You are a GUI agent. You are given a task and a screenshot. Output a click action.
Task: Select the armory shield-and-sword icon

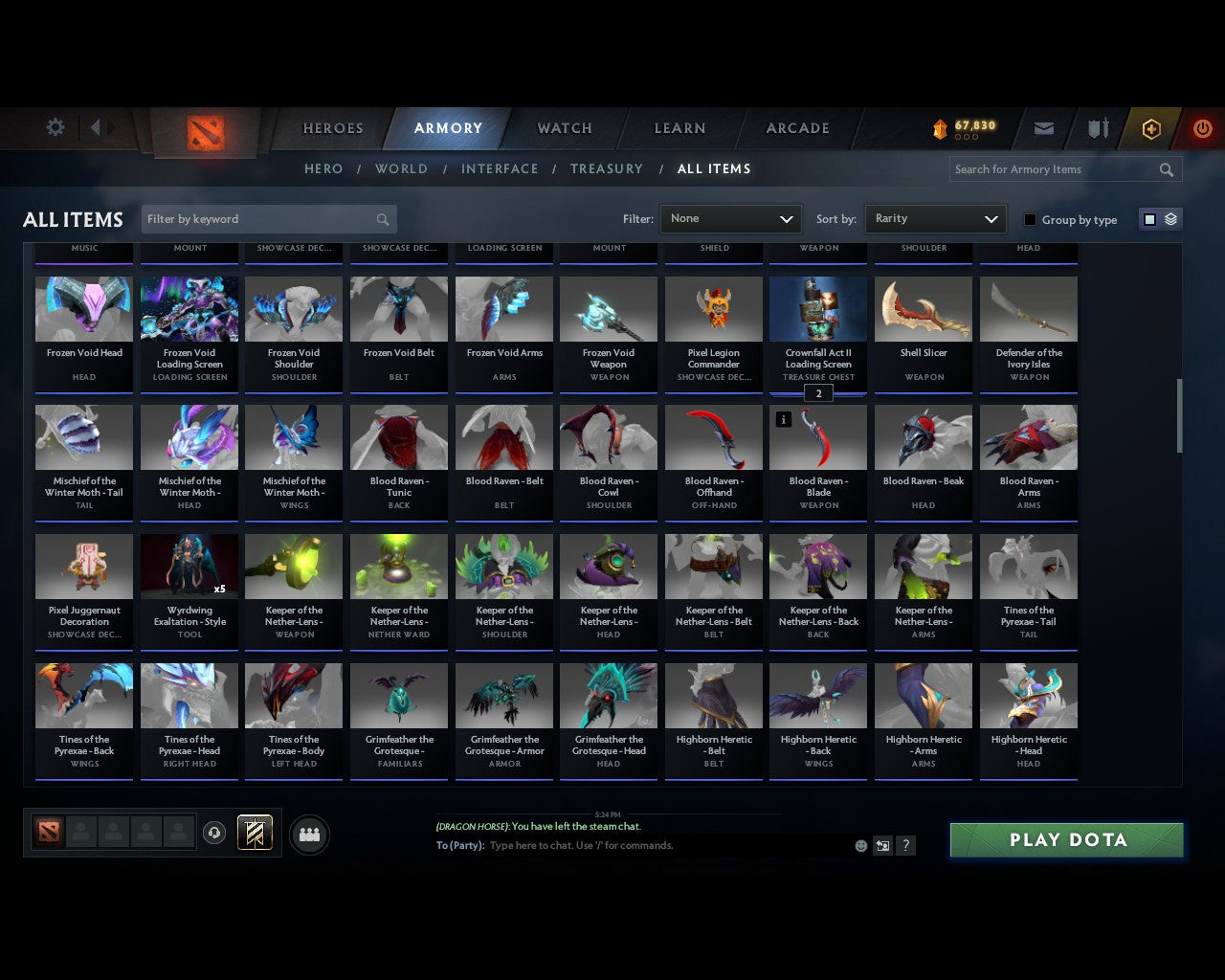[1097, 128]
